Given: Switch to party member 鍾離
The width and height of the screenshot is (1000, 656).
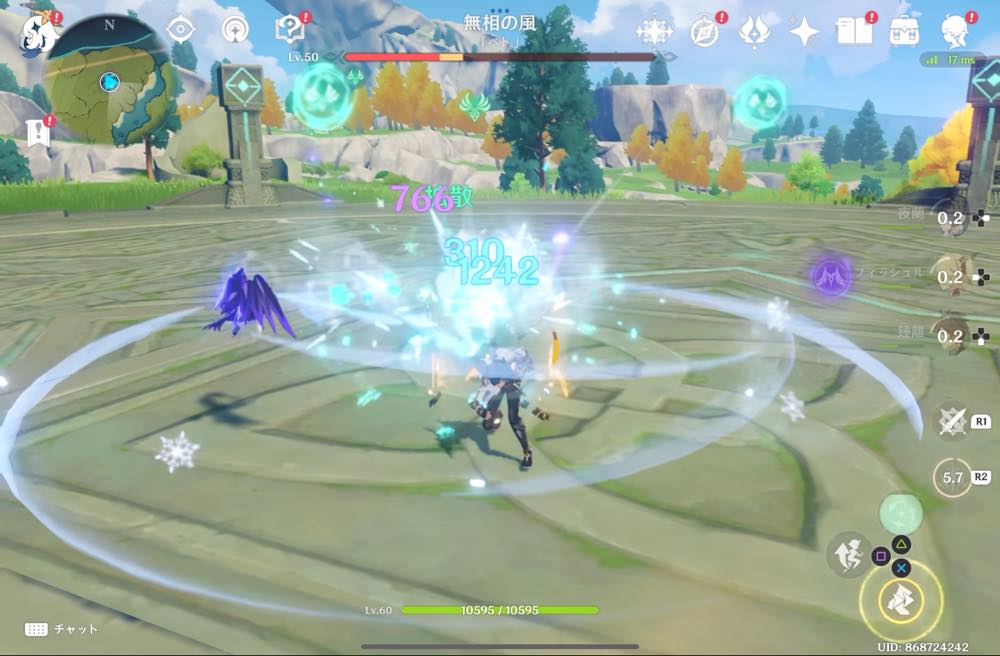Looking at the screenshot, I should click(950, 335).
